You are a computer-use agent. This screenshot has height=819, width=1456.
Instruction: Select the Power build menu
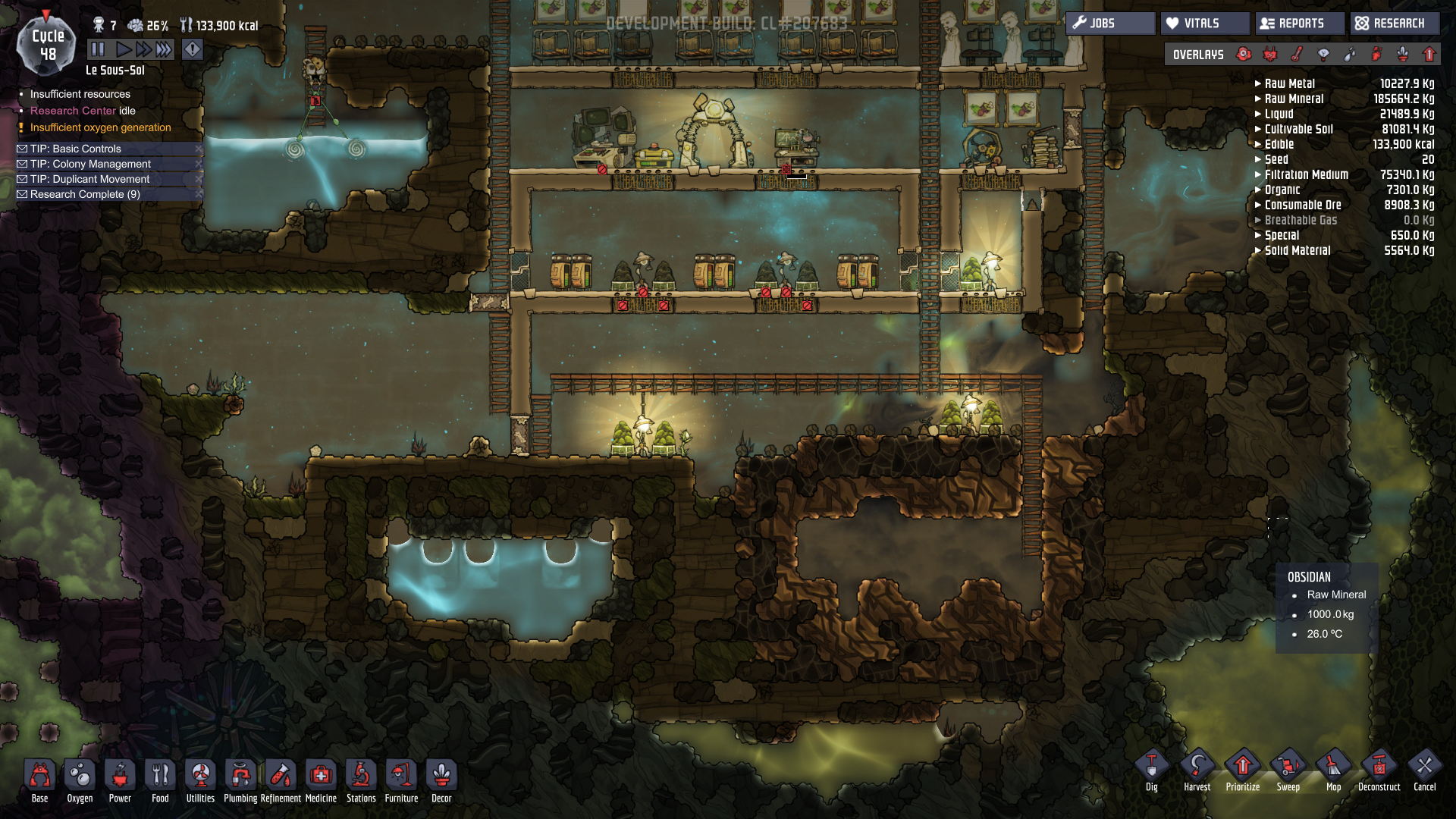pyautogui.click(x=120, y=780)
